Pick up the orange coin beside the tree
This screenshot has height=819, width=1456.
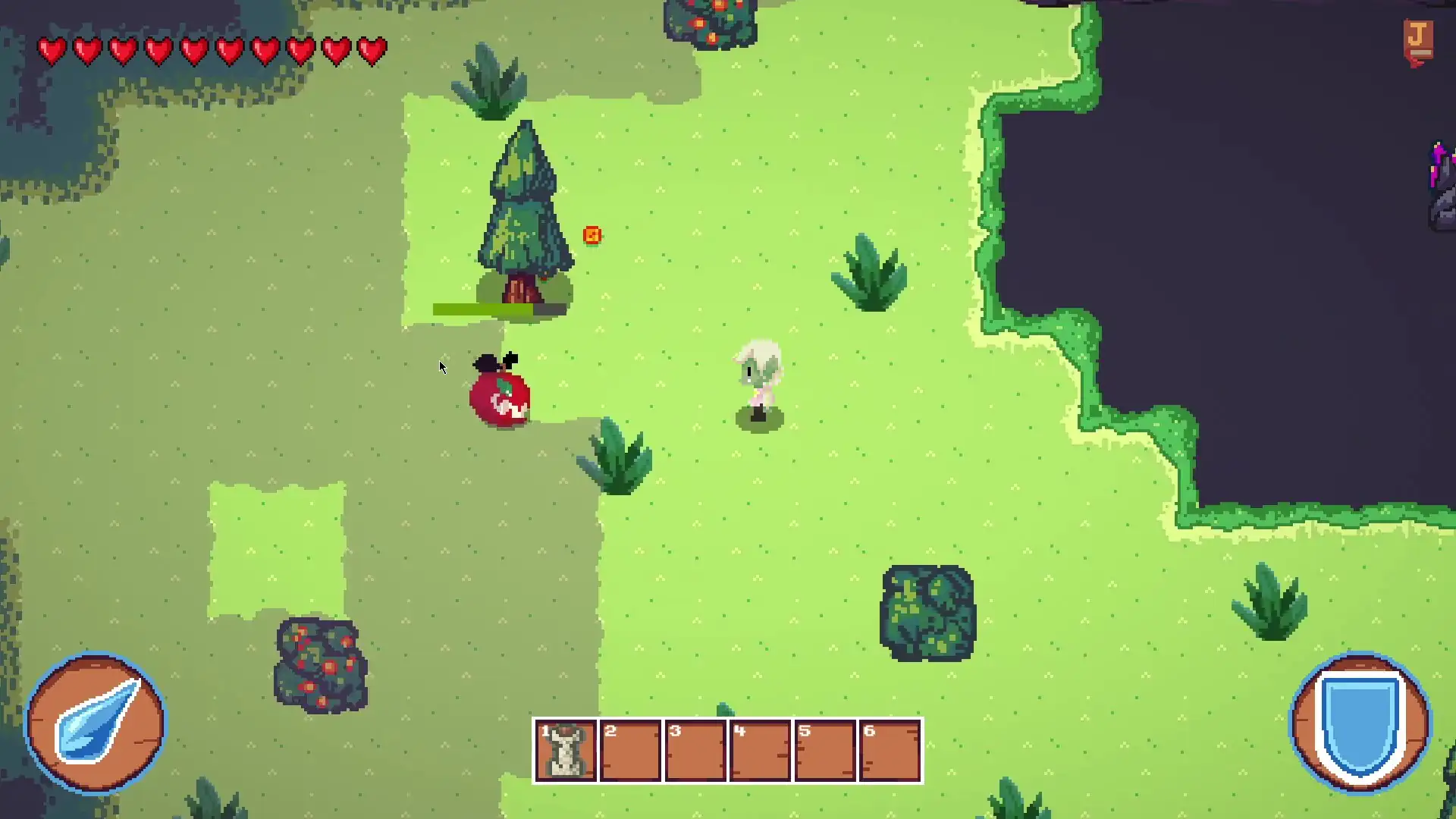(593, 236)
